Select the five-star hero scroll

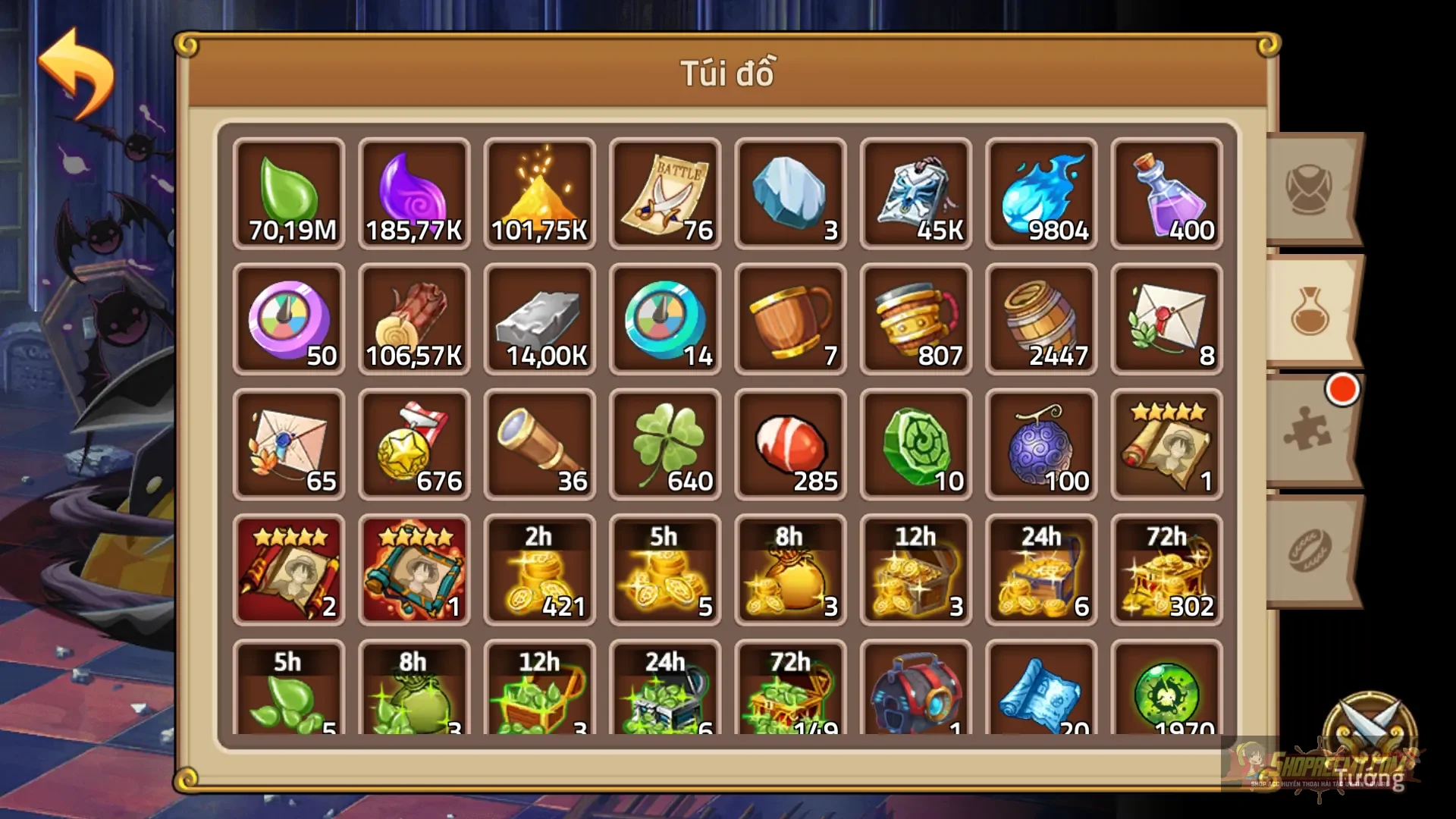click(1166, 444)
